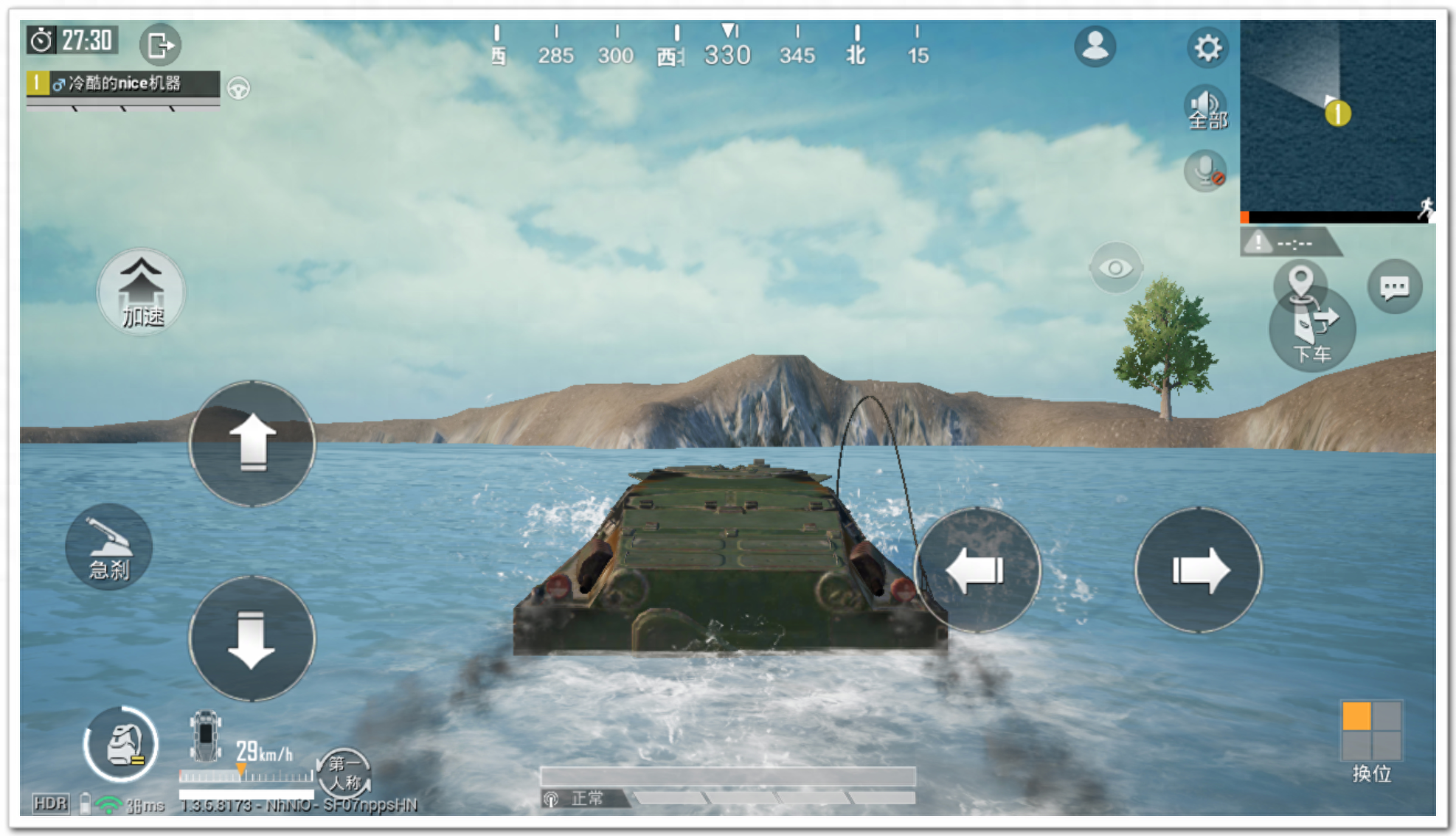1456x836 pixels.
Task: Change seats with the 换位 button
Action: click(1371, 739)
